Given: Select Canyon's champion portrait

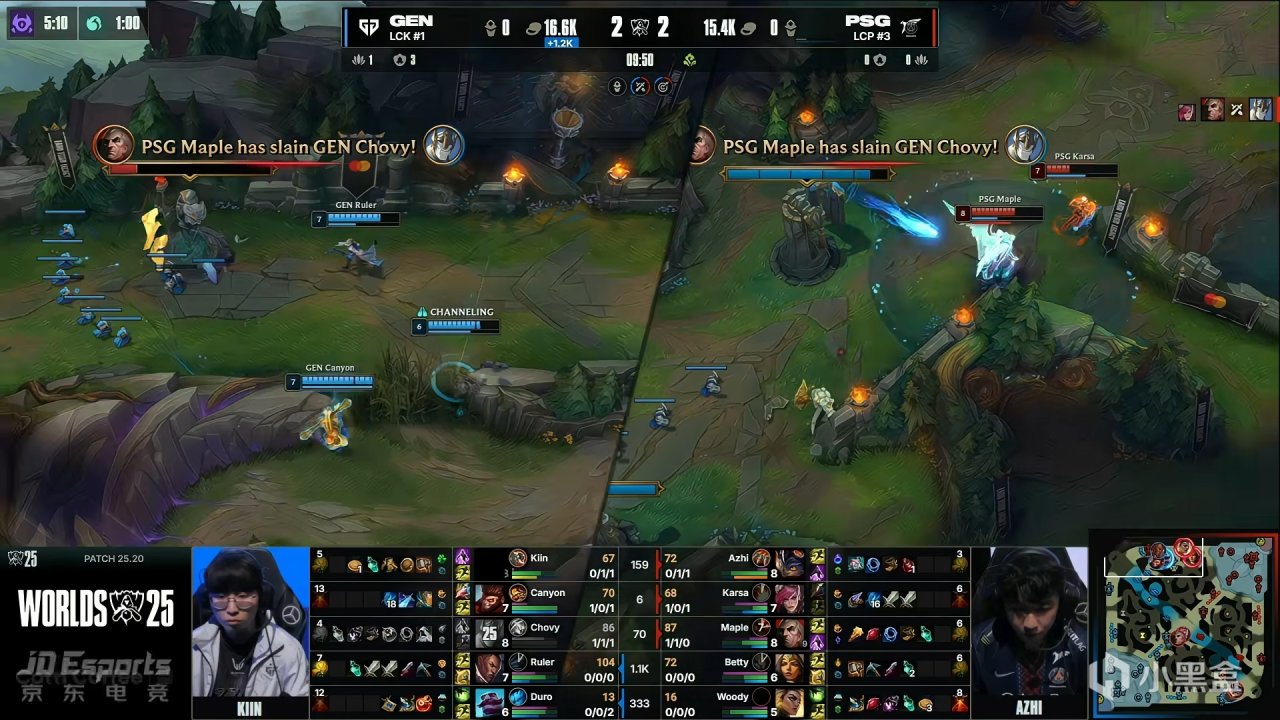Looking at the screenshot, I should (489, 599).
